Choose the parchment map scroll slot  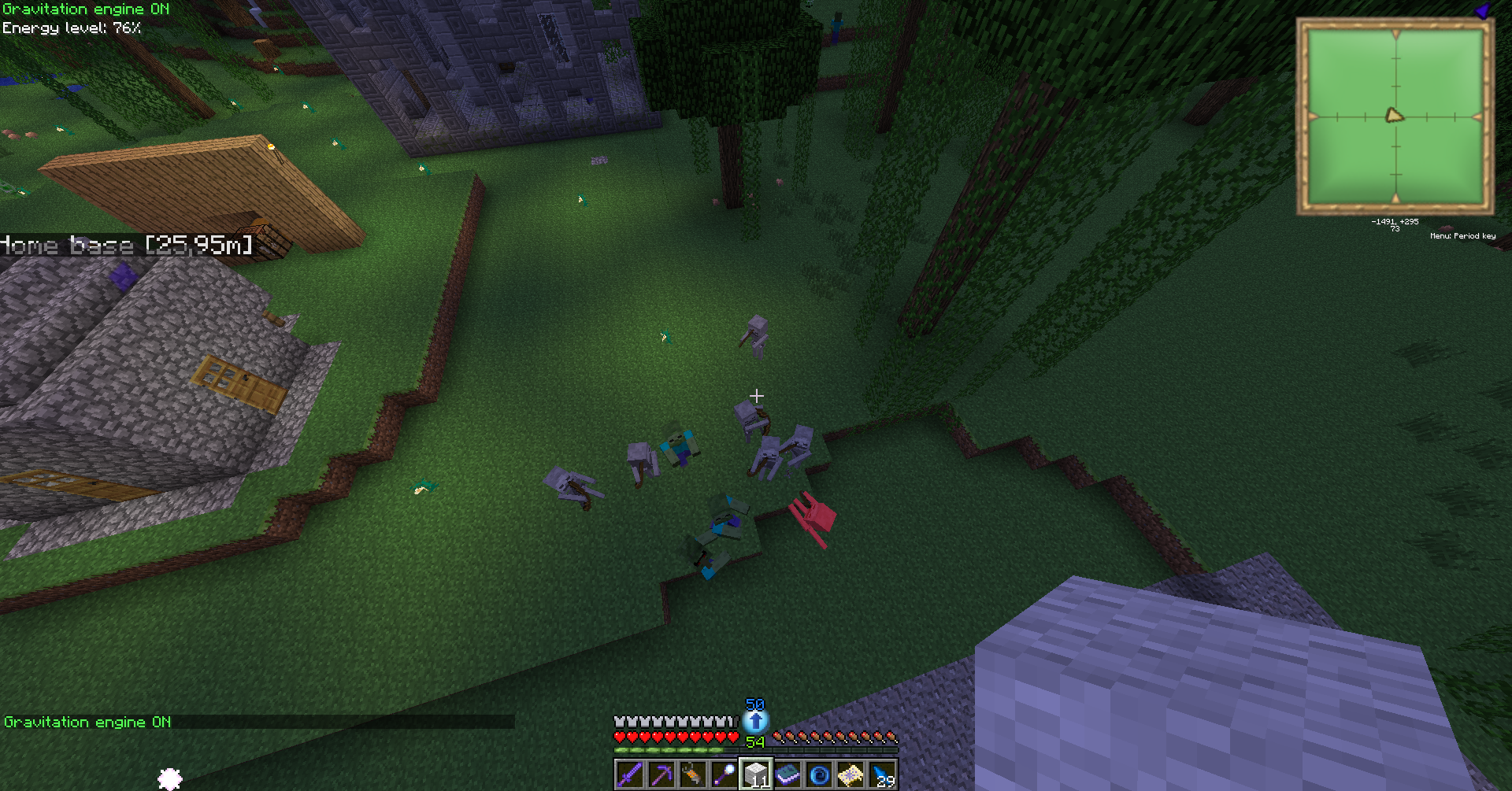click(850, 775)
